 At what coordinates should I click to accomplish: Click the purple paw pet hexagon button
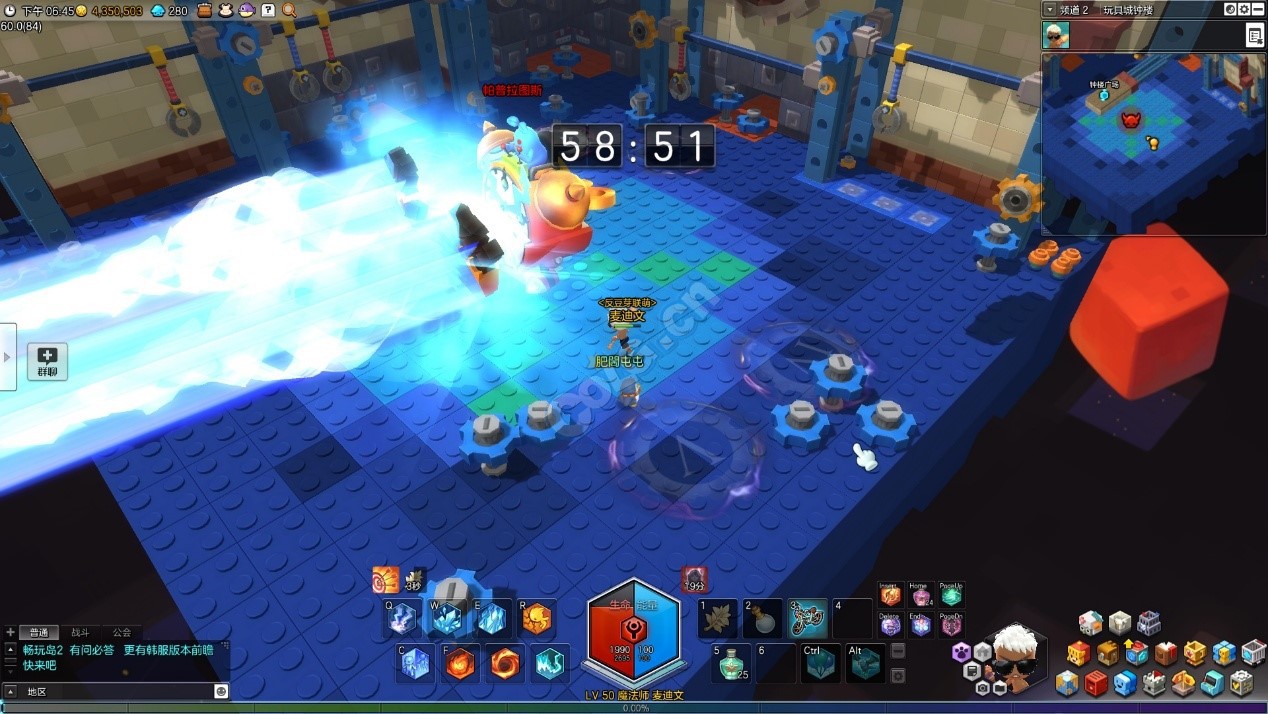(x=961, y=652)
